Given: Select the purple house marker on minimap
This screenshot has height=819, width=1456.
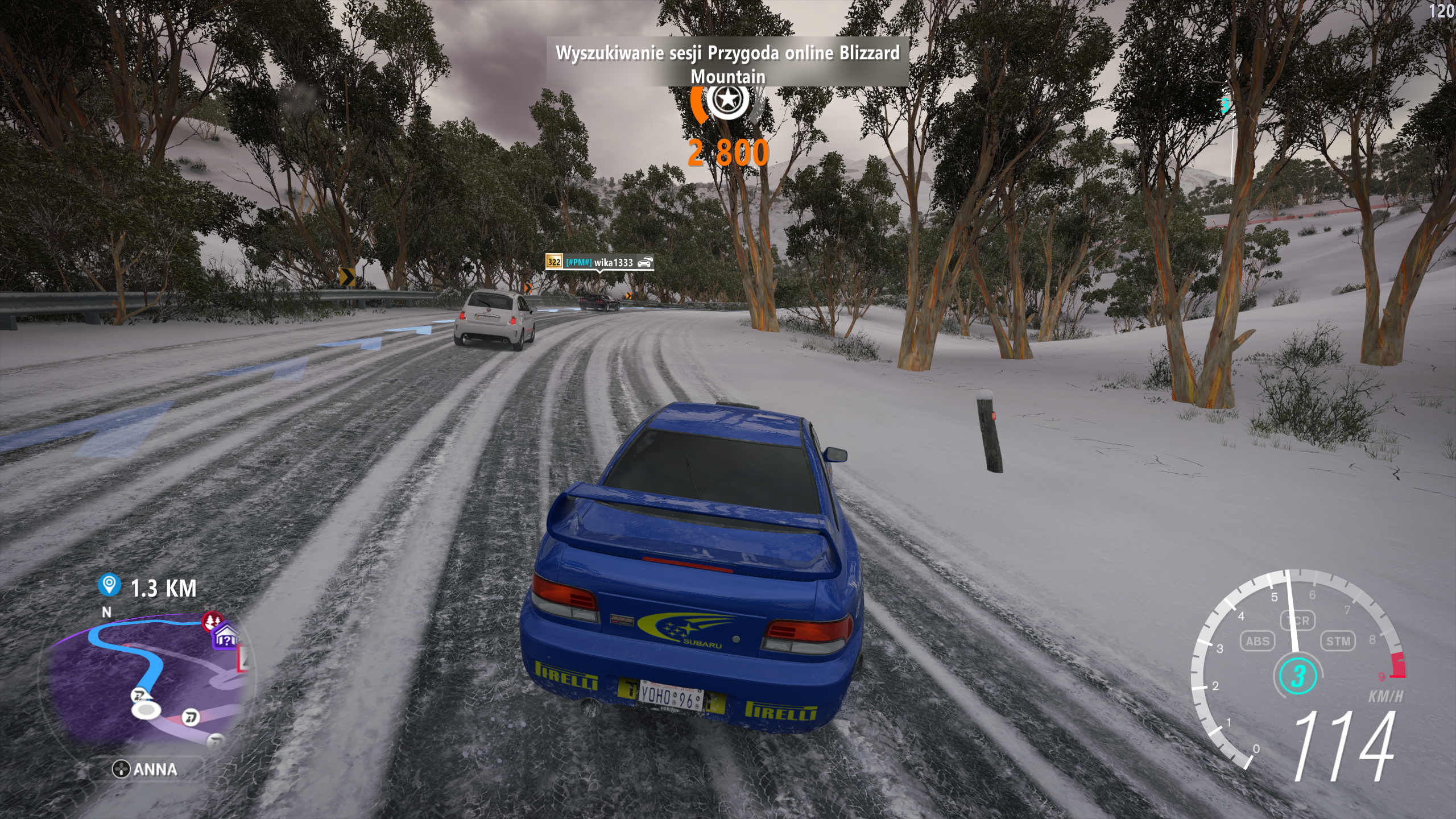Looking at the screenshot, I should 225,638.
